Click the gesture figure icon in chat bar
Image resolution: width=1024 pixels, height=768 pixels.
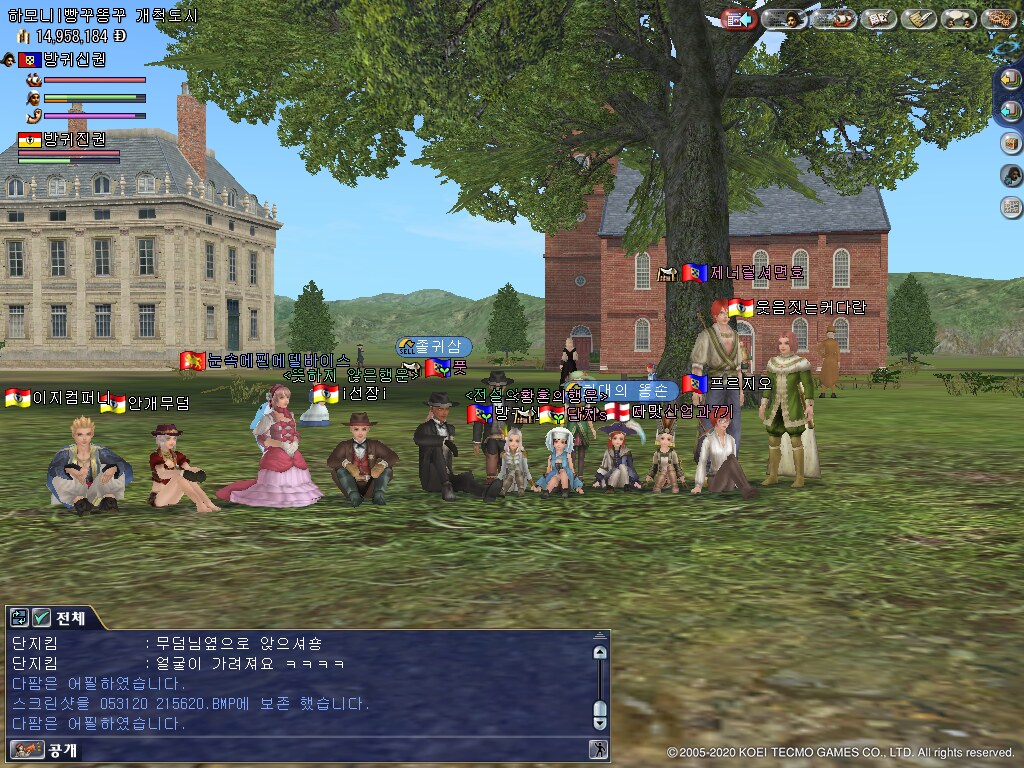coord(597,749)
